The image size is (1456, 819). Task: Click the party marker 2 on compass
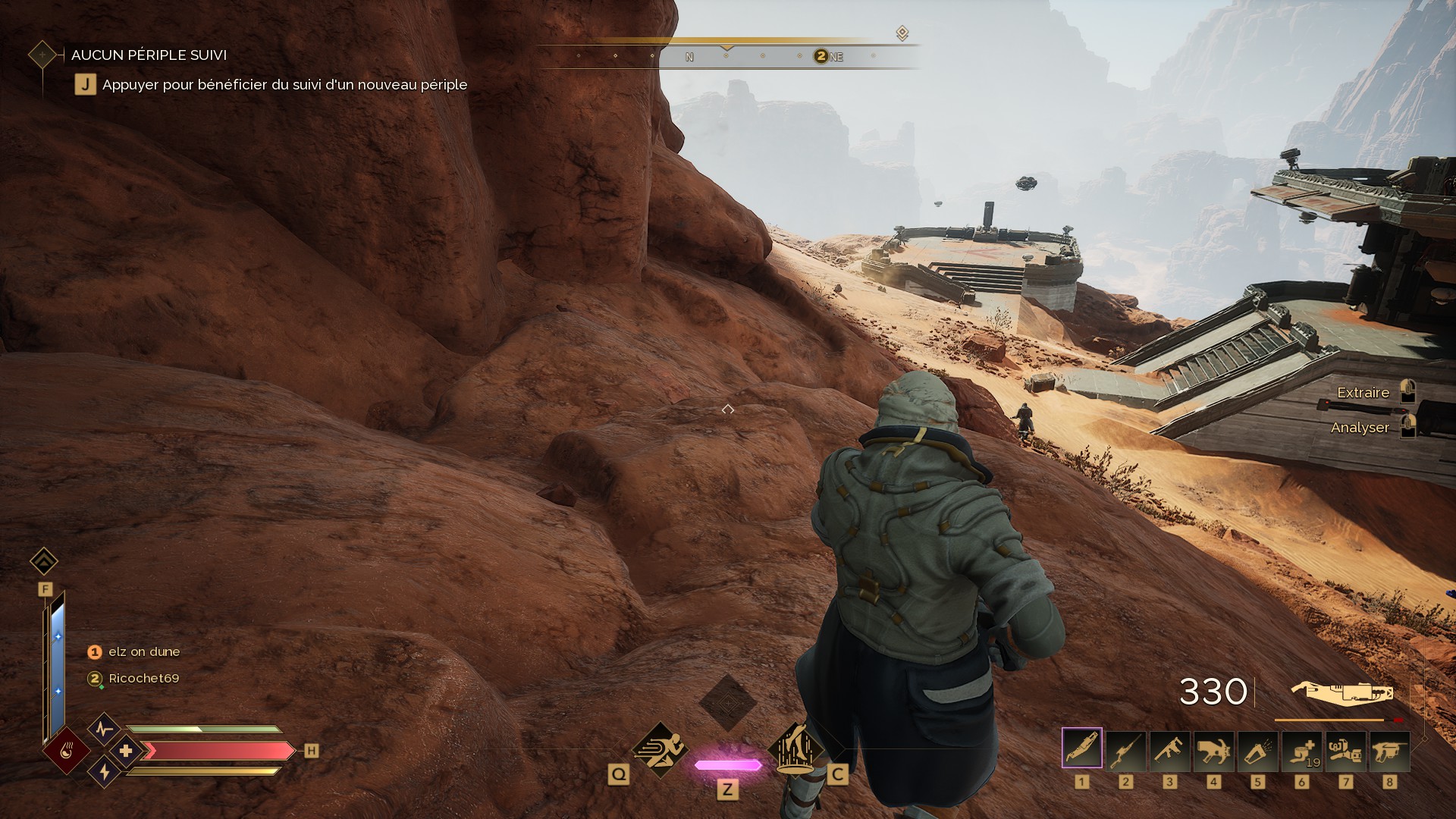click(821, 56)
